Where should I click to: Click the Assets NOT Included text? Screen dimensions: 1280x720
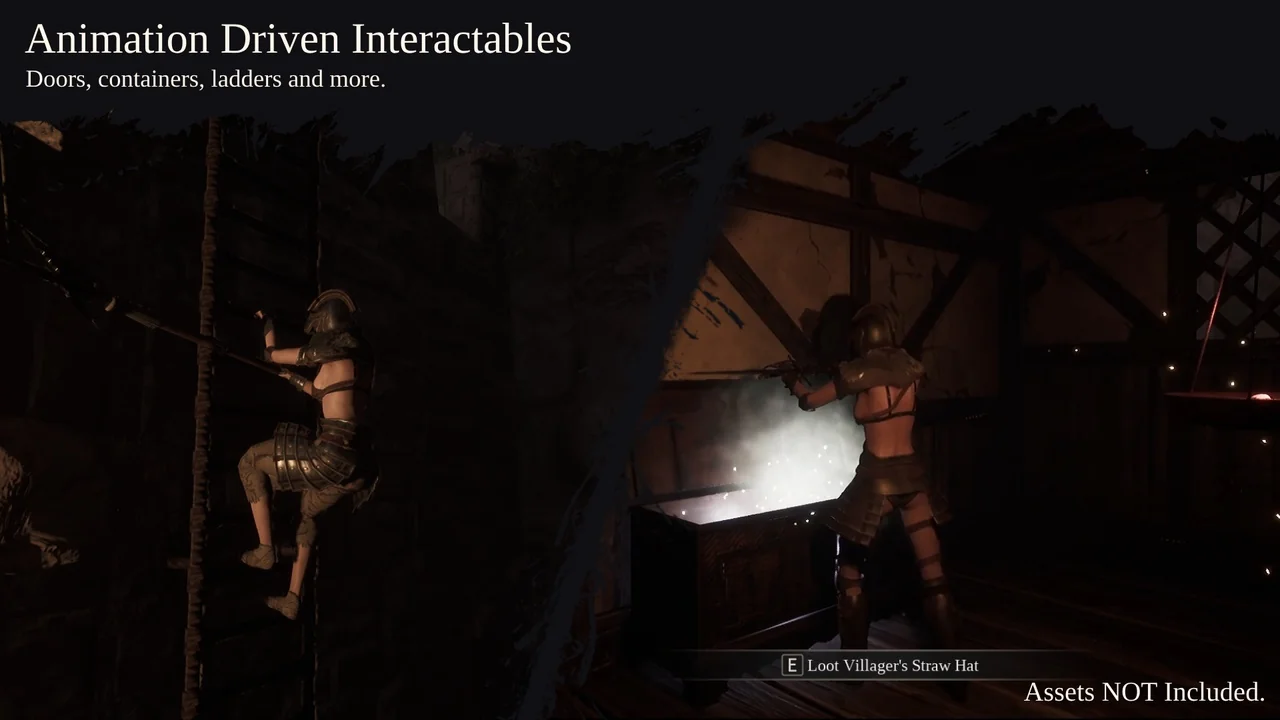pos(1143,692)
